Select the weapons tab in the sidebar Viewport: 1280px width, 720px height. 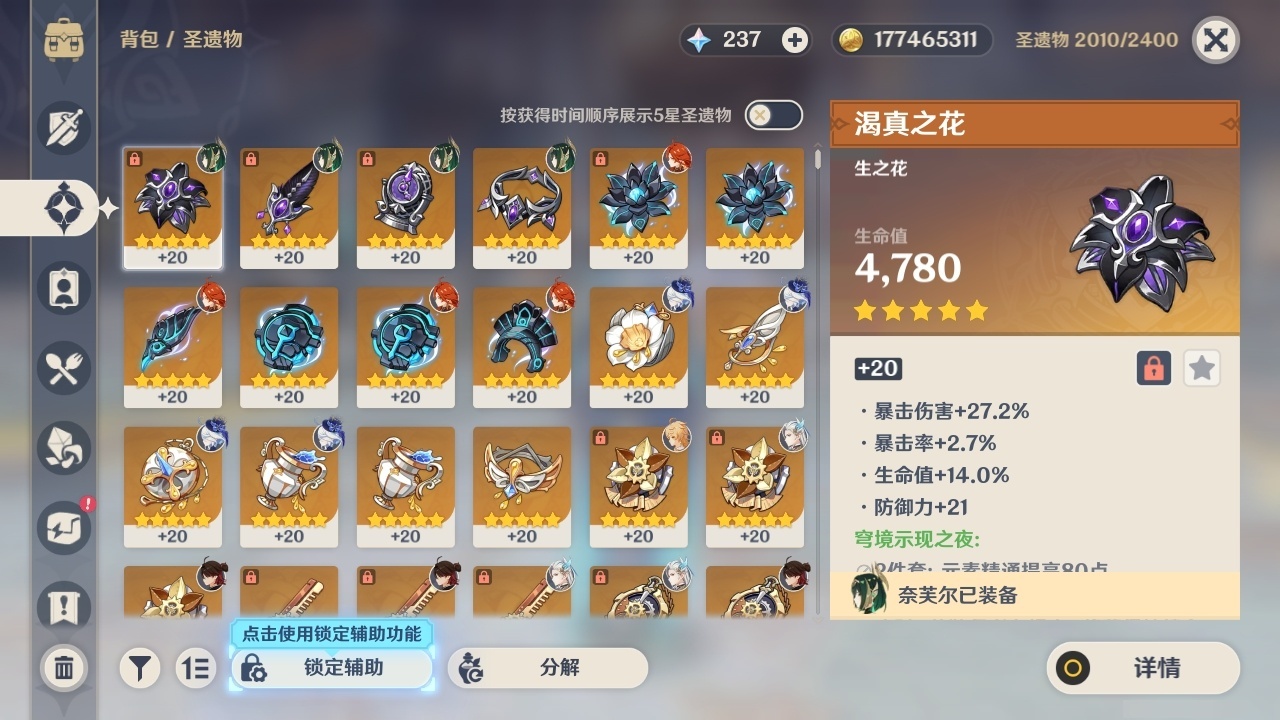[63, 128]
